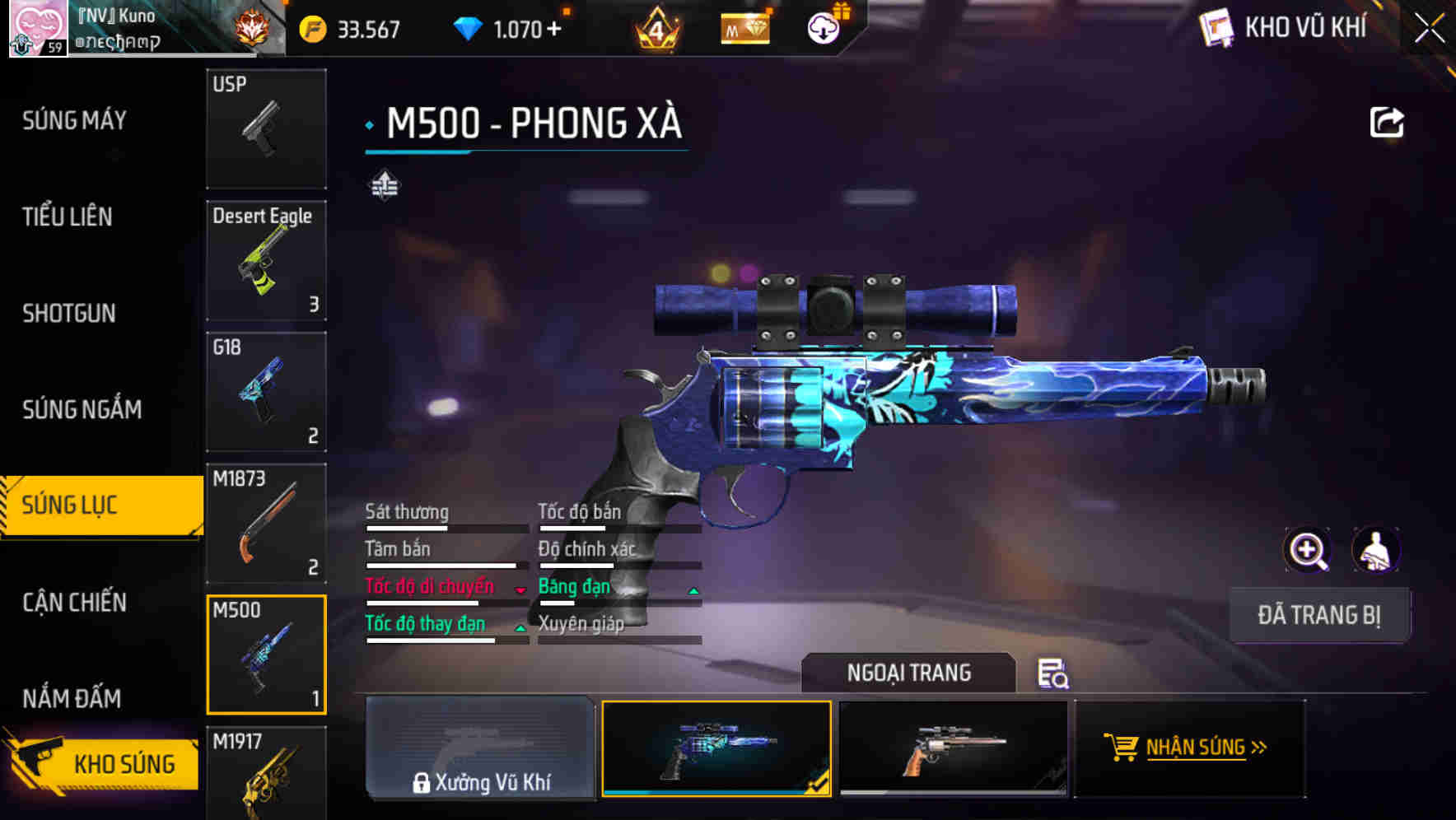The image size is (1456, 820).
Task: Click the Sát thương stat bar
Action: tap(445, 528)
